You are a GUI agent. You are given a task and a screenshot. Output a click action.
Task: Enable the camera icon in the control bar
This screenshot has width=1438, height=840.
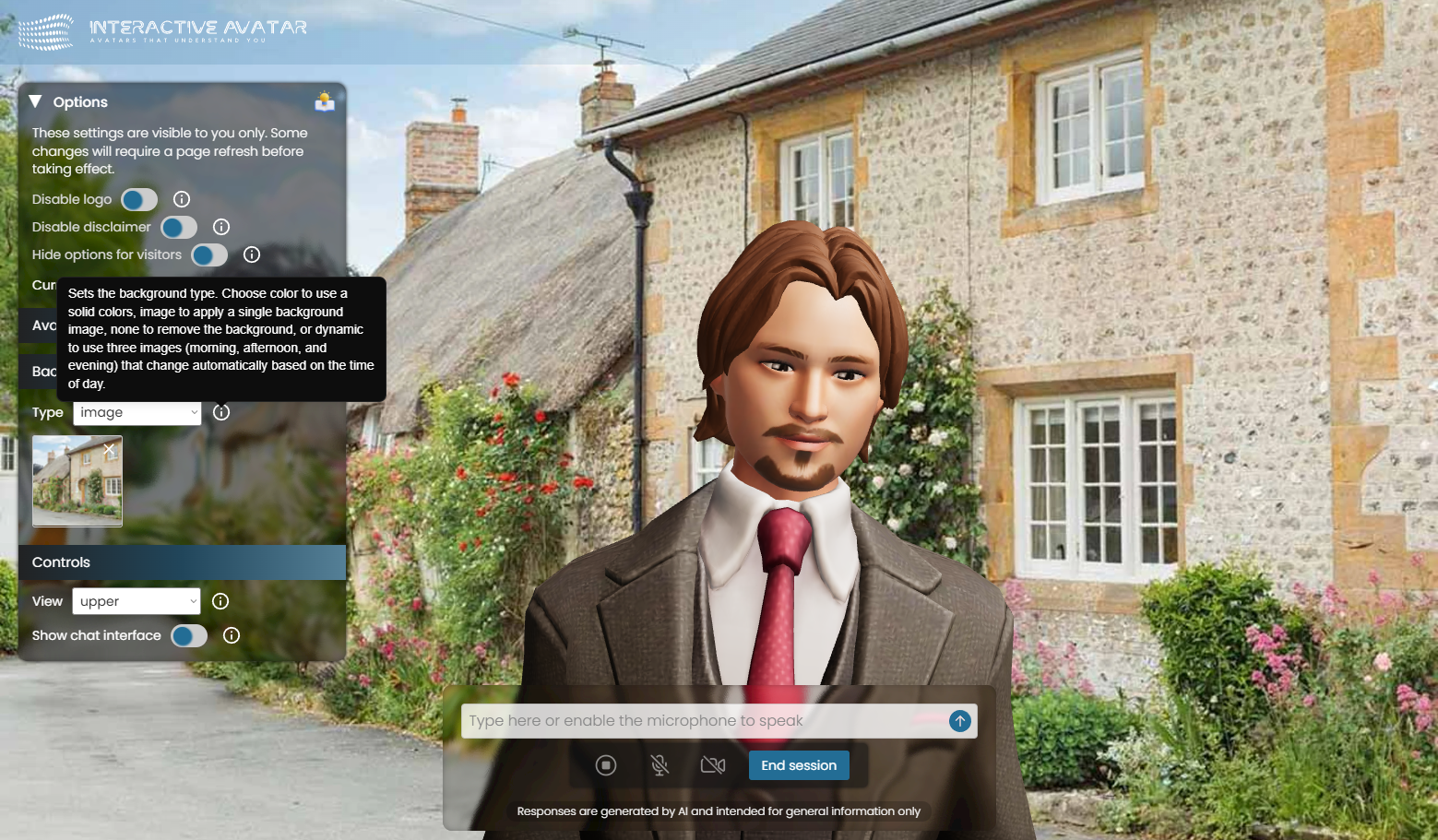pyautogui.click(x=713, y=764)
